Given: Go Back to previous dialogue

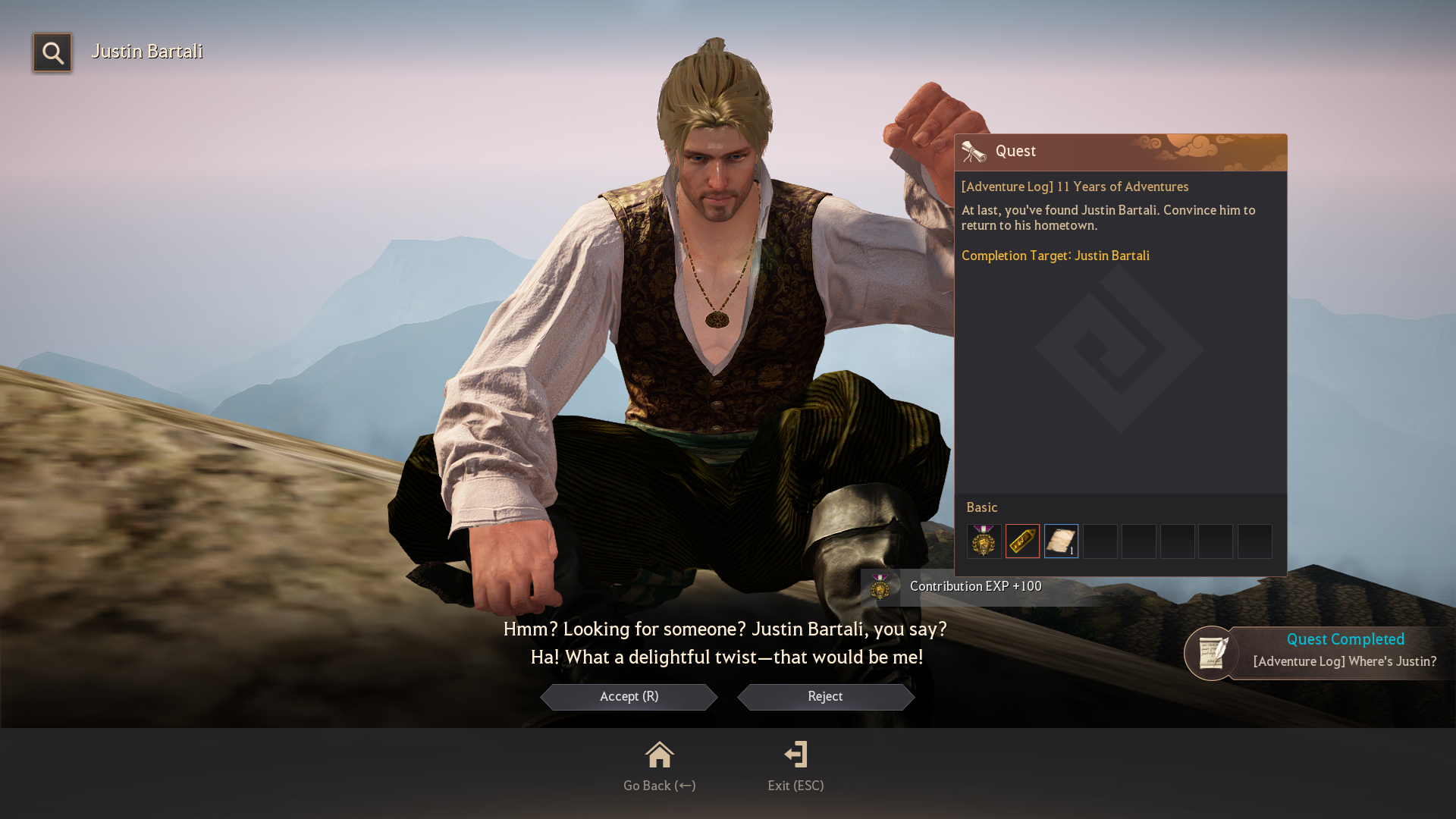Looking at the screenshot, I should (x=659, y=767).
